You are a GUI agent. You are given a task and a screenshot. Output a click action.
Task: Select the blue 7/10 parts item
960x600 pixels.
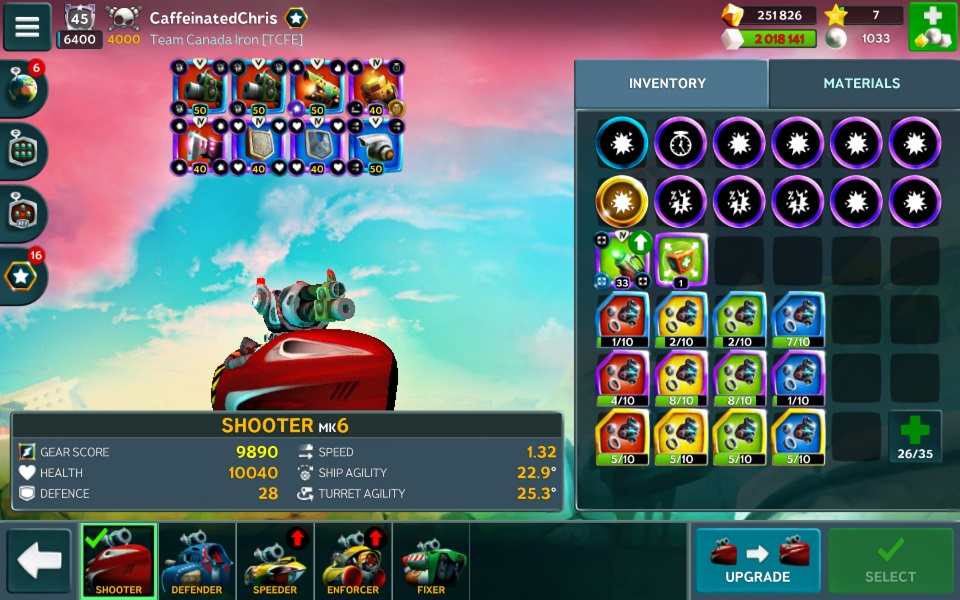click(797, 319)
